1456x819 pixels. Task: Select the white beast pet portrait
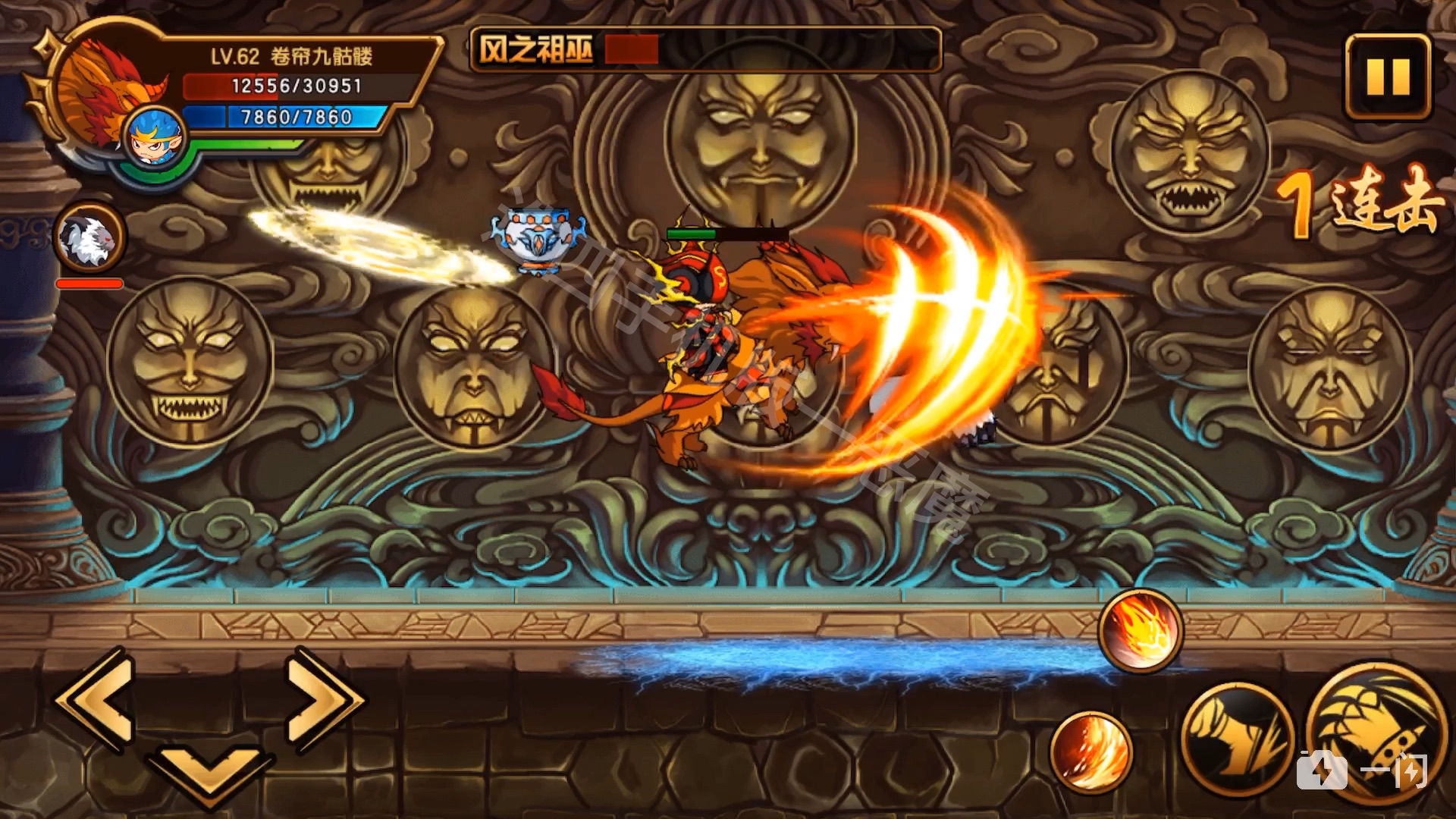coord(91,238)
